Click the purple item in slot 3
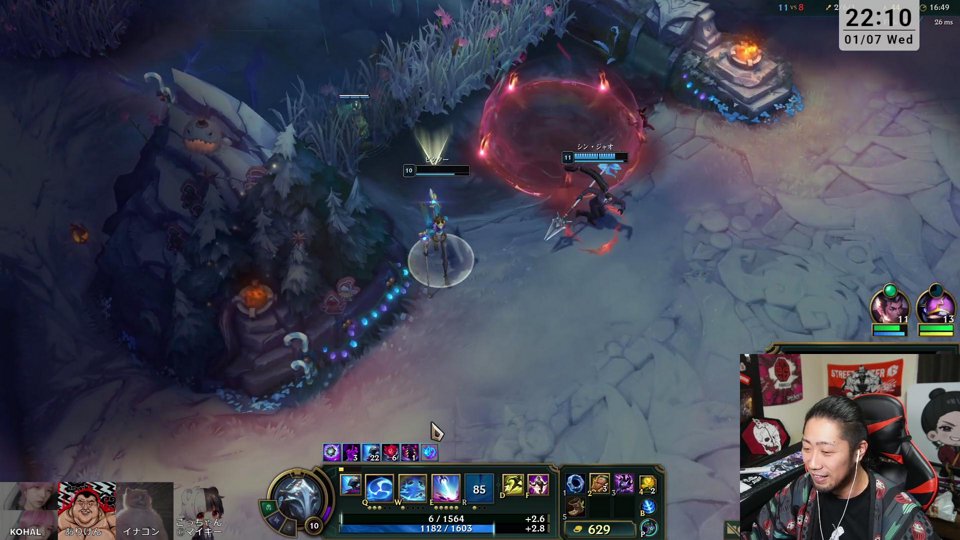The width and height of the screenshot is (960, 540). click(624, 484)
